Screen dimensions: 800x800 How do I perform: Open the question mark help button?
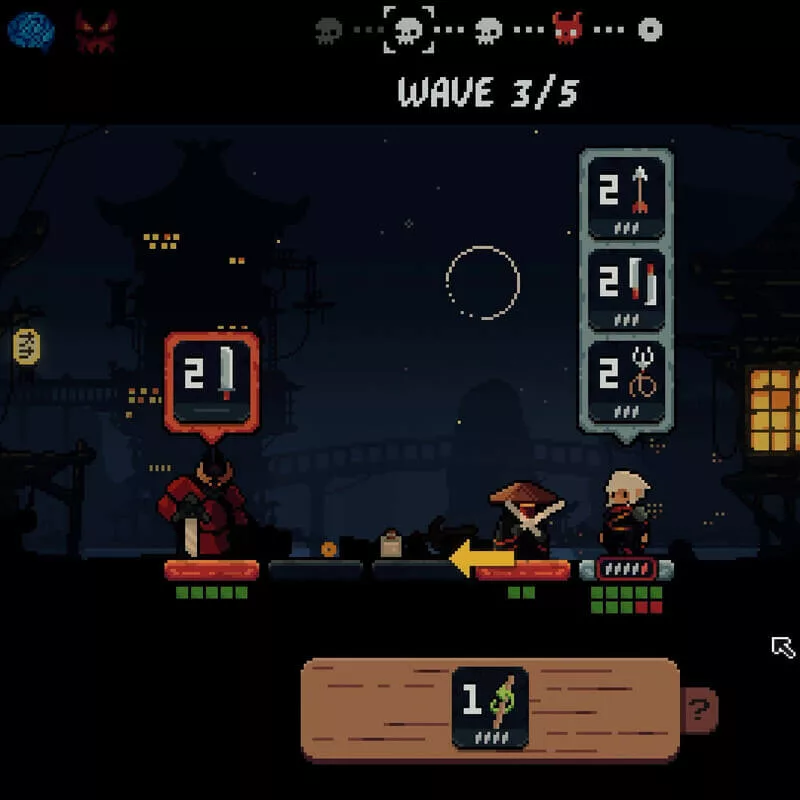click(x=700, y=711)
